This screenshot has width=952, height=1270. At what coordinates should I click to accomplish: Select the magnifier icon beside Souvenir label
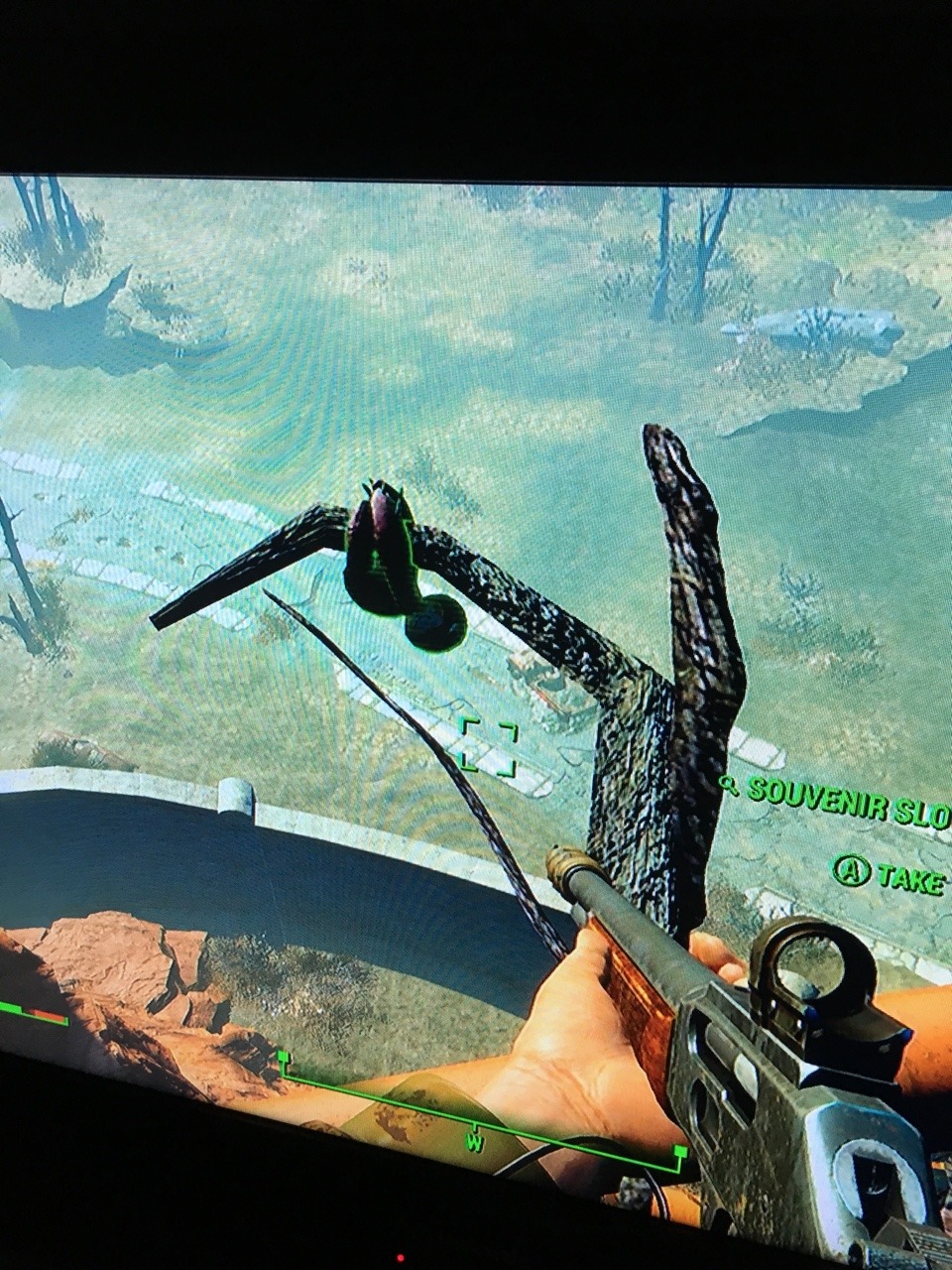pyautogui.click(x=729, y=786)
